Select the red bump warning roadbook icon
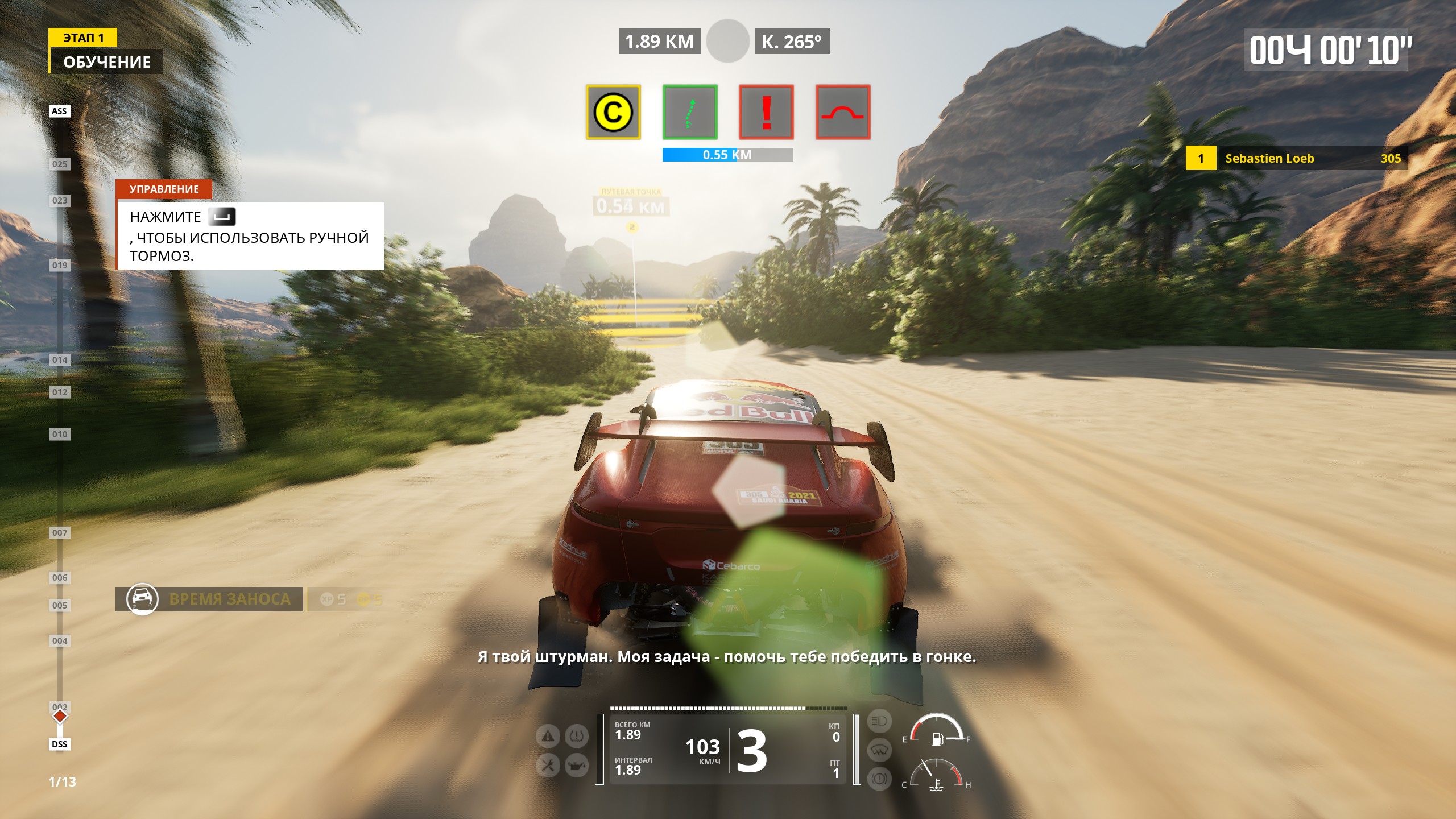1456x819 pixels. tap(843, 112)
